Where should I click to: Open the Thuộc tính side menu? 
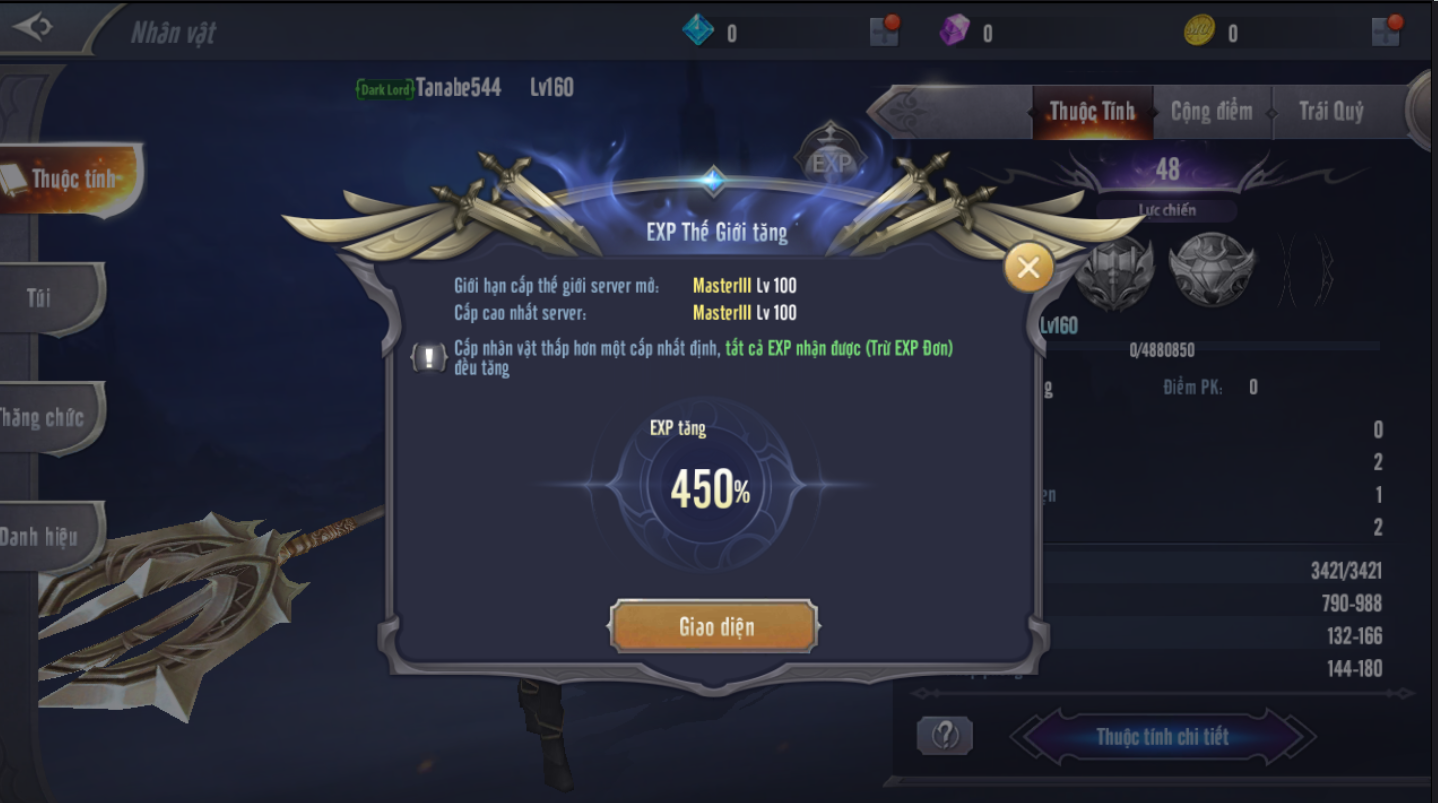point(69,179)
